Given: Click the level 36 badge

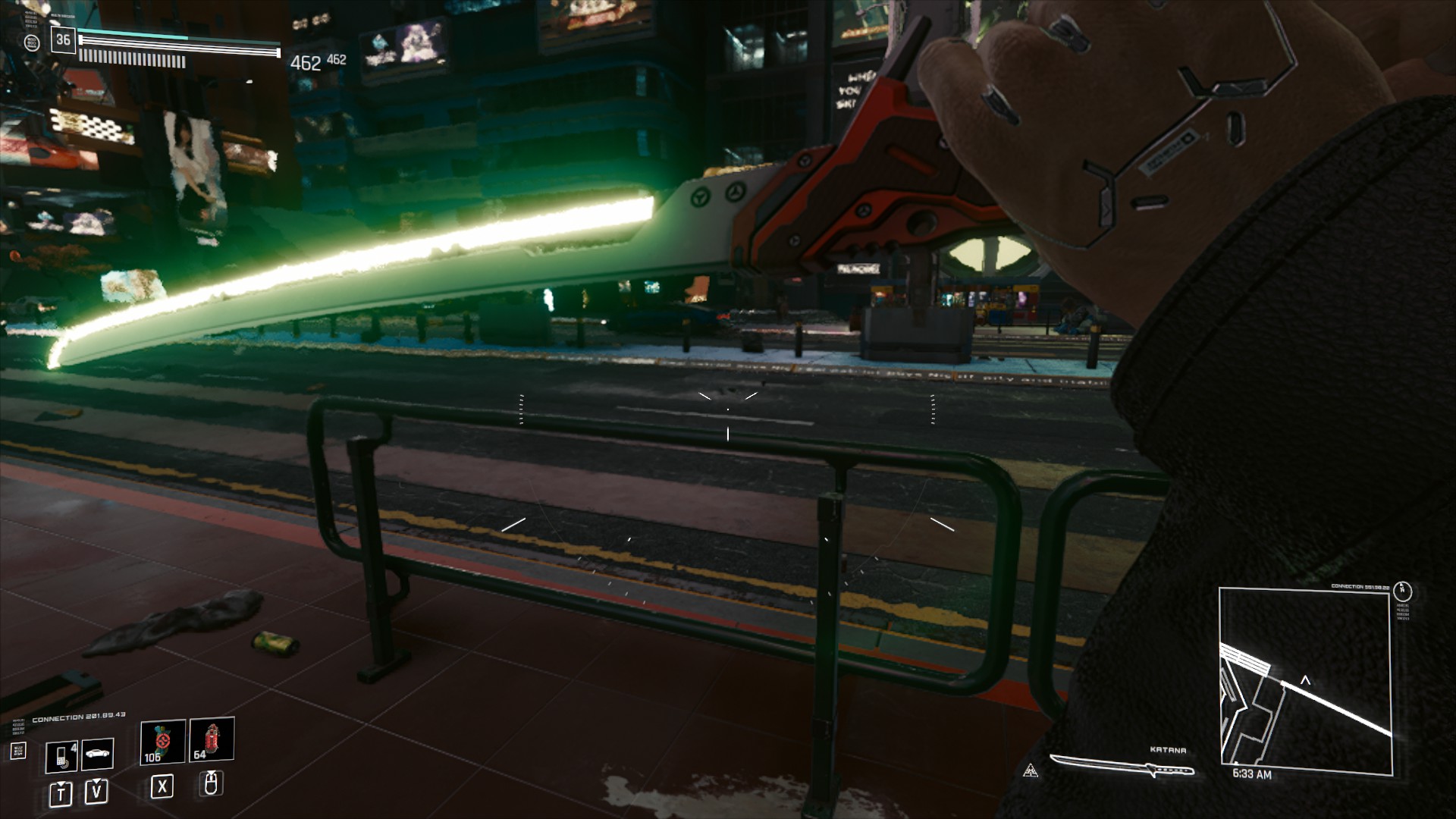Looking at the screenshot, I should pyautogui.click(x=63, y=40).
